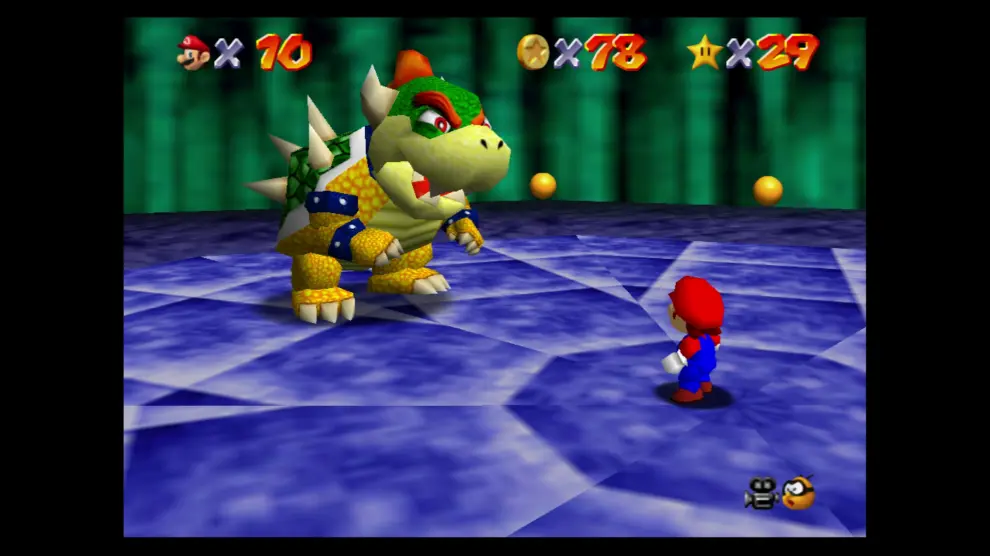Select the gold coin counter icon
Screen dimensions: 990x556
pos(532,51)
